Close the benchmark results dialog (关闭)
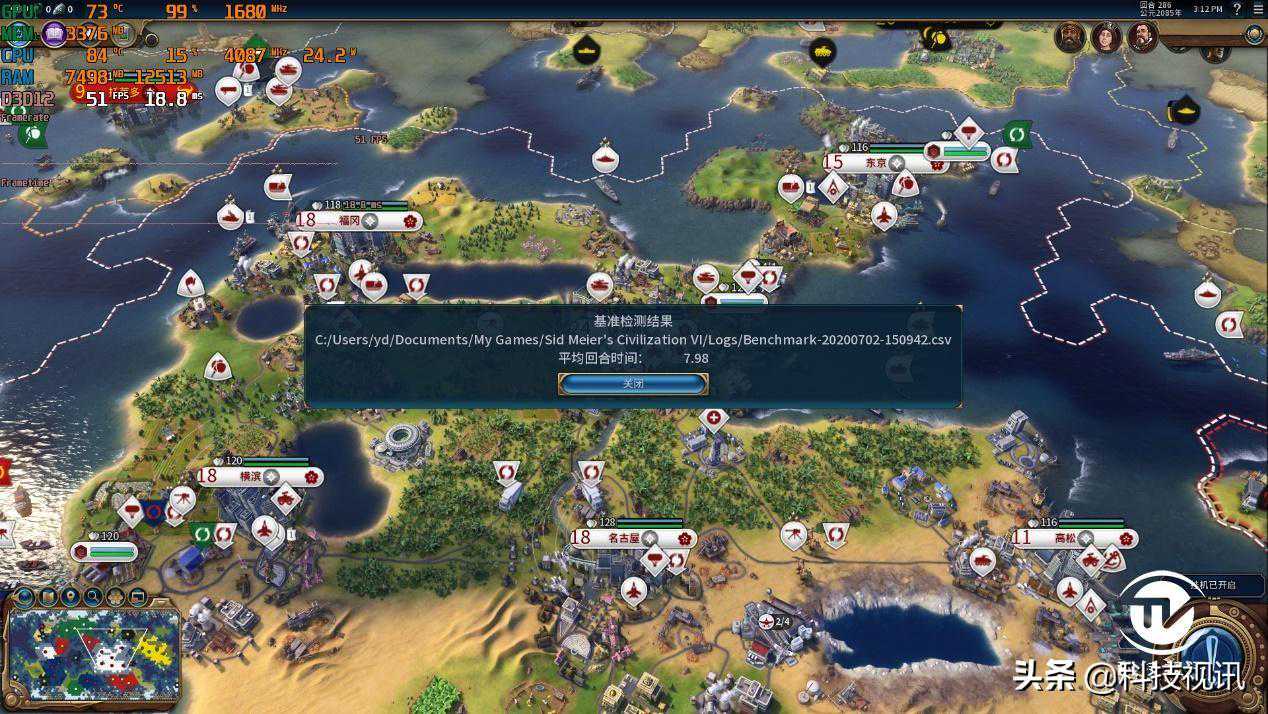The height and width of the screenshot is (714, 1268). pyautogui.click(x=633, y=384)
